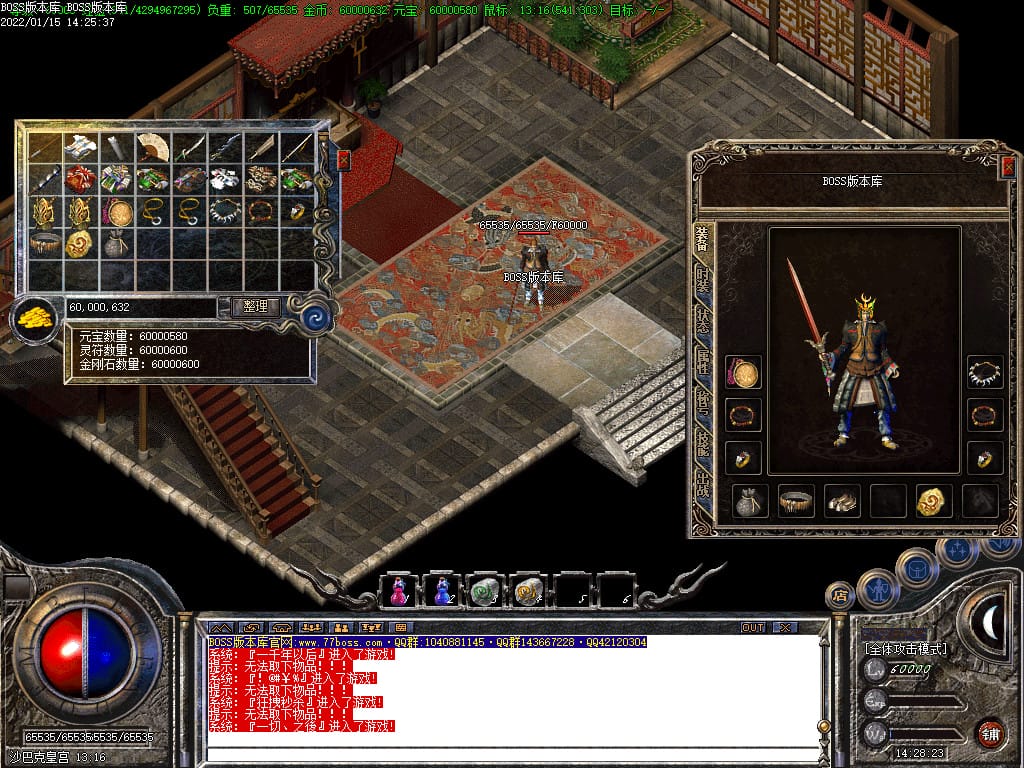1024x768 pixels.
Task: Toggle the 全体攻击模式 attack mode label
Action: [x=906, y=649]
